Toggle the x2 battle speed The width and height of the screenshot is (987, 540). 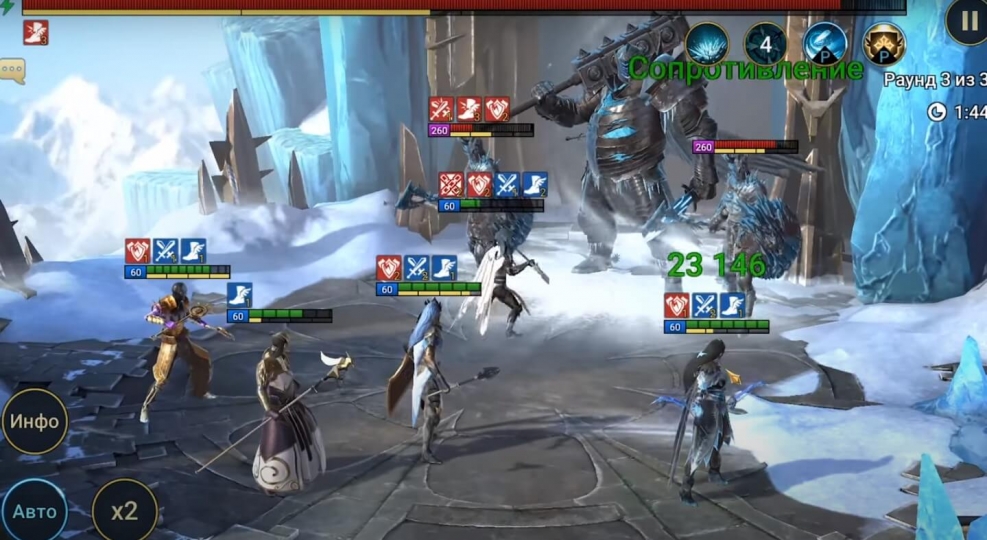(124, 511)
